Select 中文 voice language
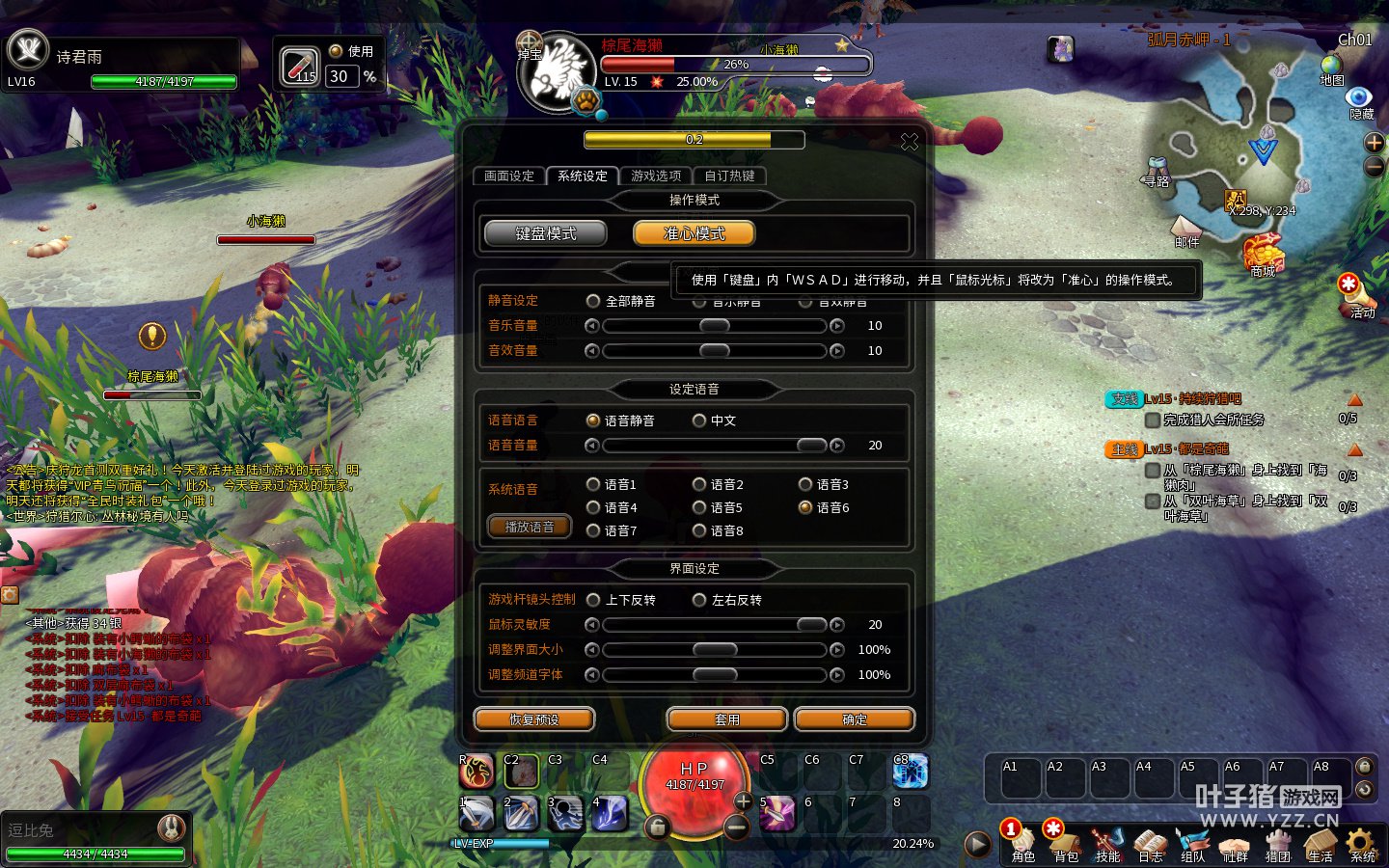Viewport: 1389px width, 868px height. point(699,420)
